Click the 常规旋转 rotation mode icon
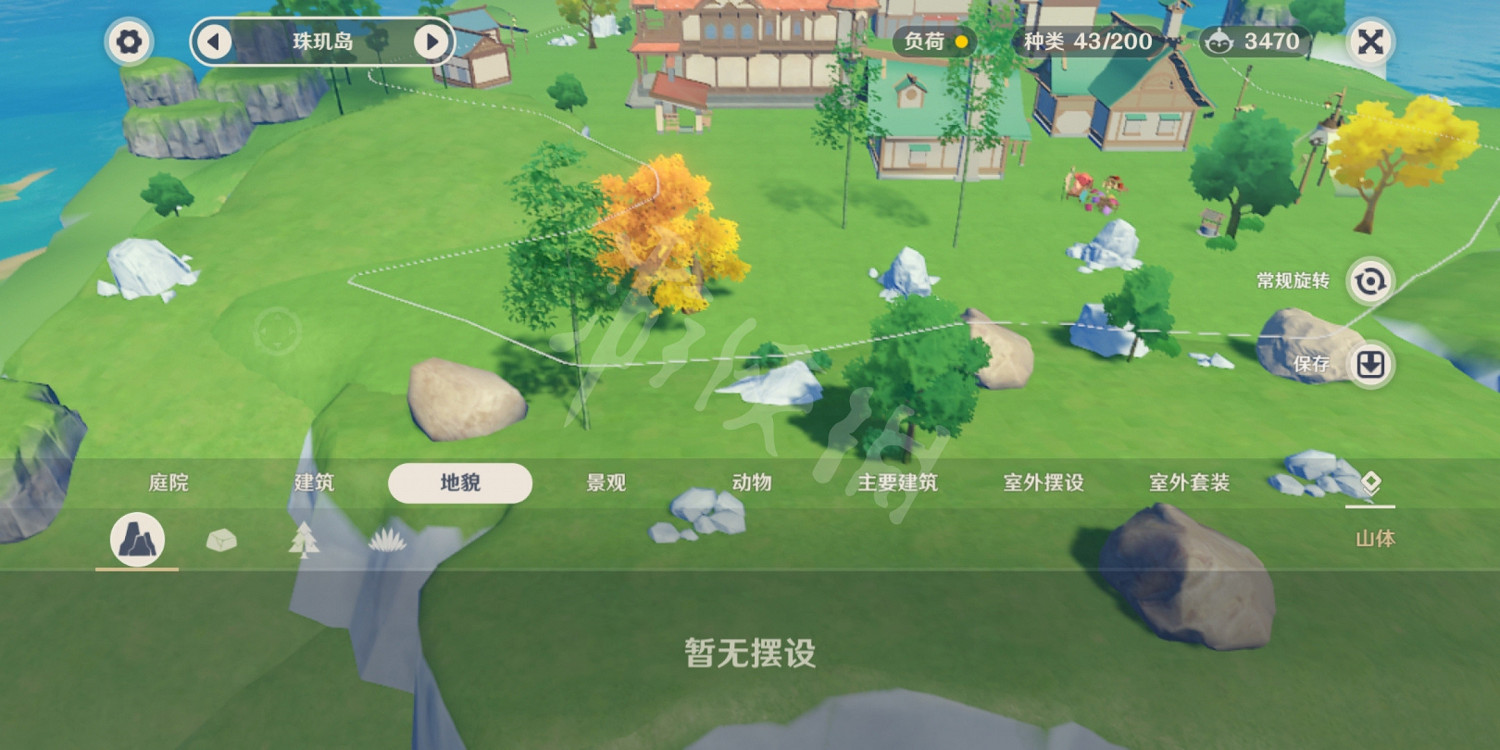The width and height of the screenshot is (1500, 750). pyautogui.click(x=1372, y=283)
